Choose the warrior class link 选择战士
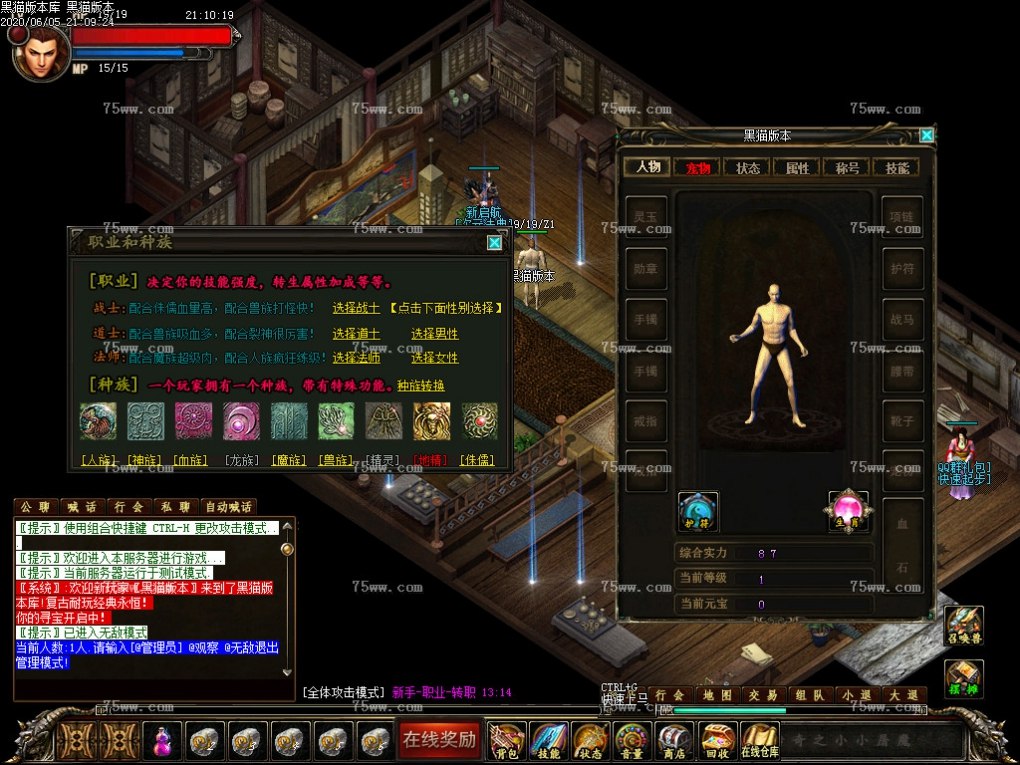 (357, 308)
